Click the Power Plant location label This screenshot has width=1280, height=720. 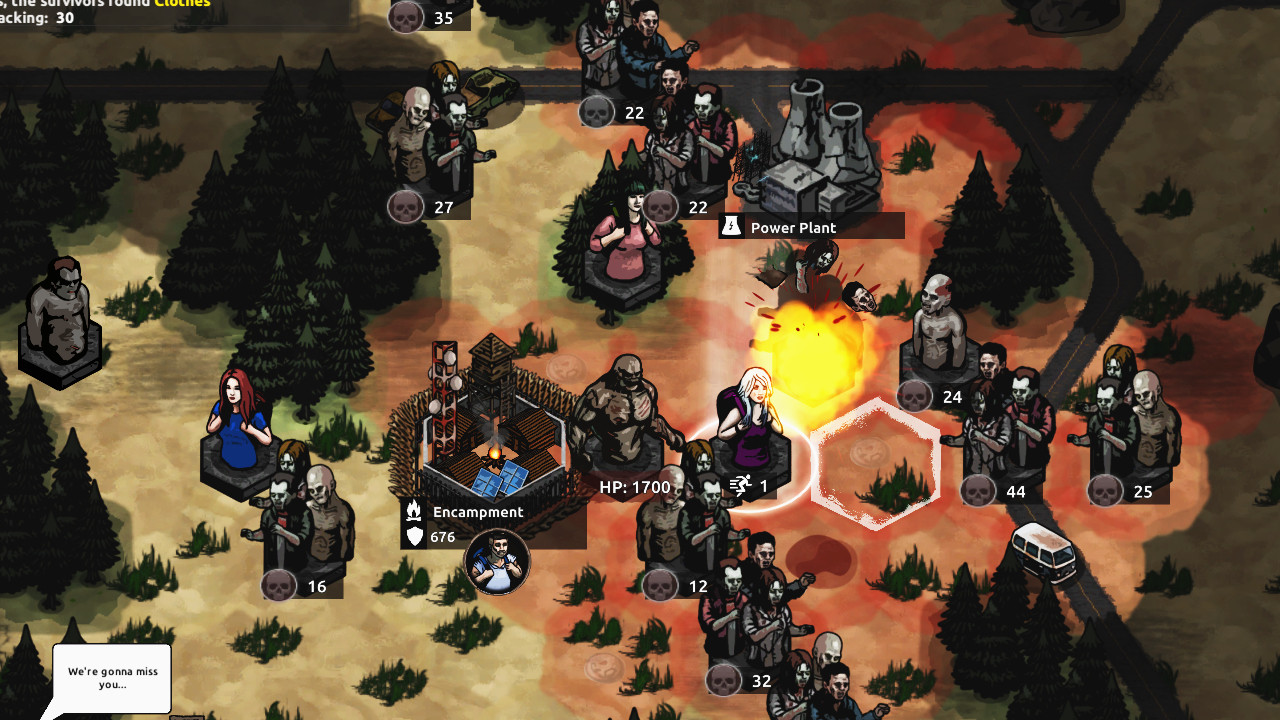point(793,228)
